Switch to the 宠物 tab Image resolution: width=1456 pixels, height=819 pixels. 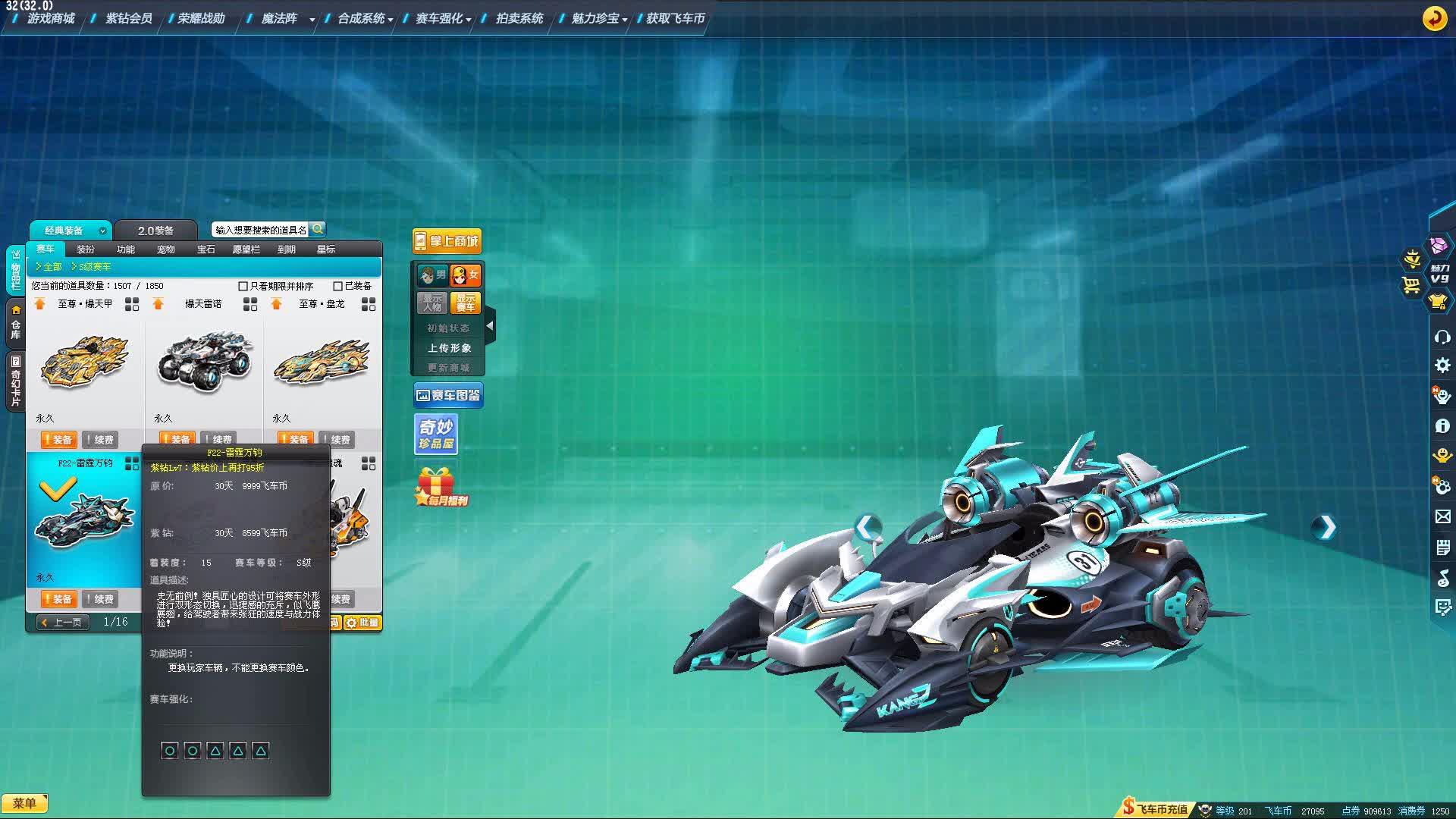pos(165,249)
